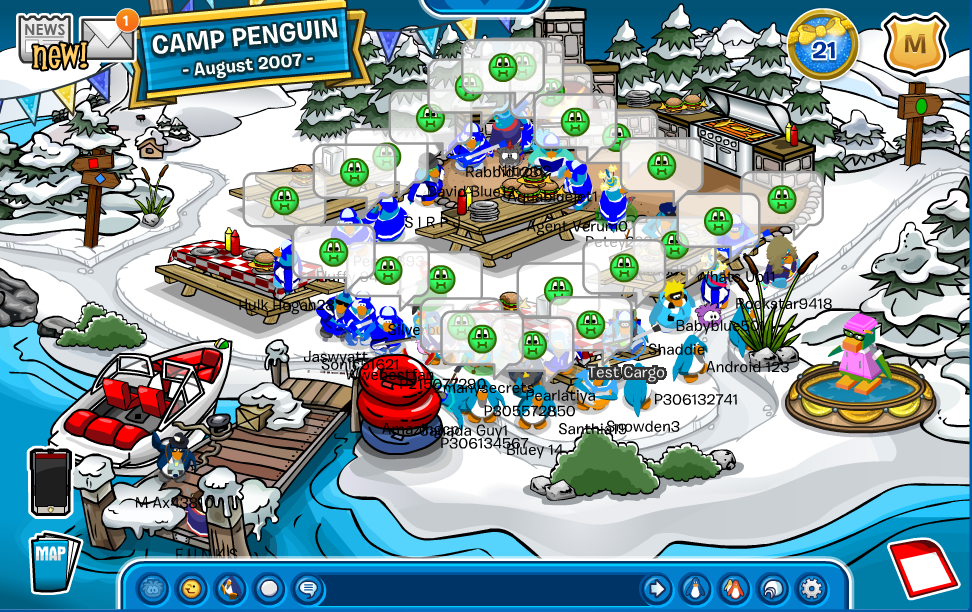Click the gold moderator M shield badge
The width and height of the screenshot is (972, 612).
click(913, 44)
